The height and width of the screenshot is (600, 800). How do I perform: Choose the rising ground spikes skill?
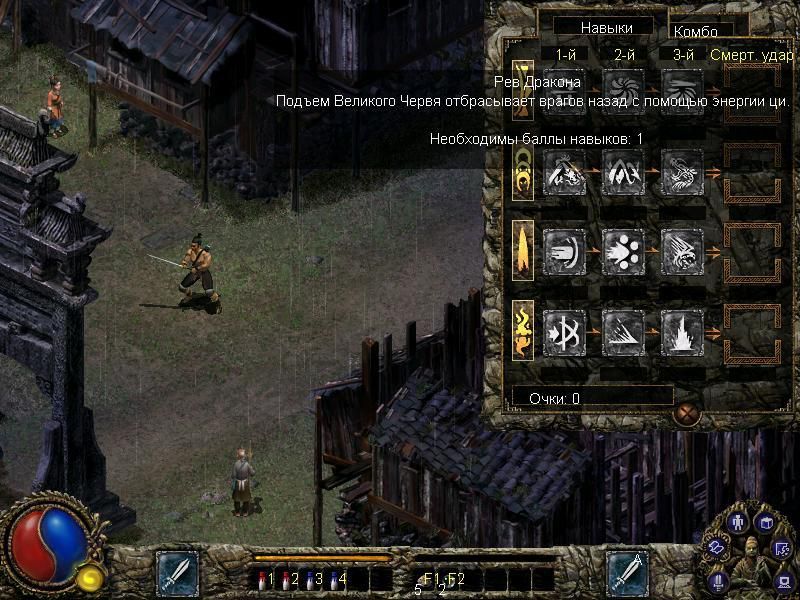click(623, 331)
